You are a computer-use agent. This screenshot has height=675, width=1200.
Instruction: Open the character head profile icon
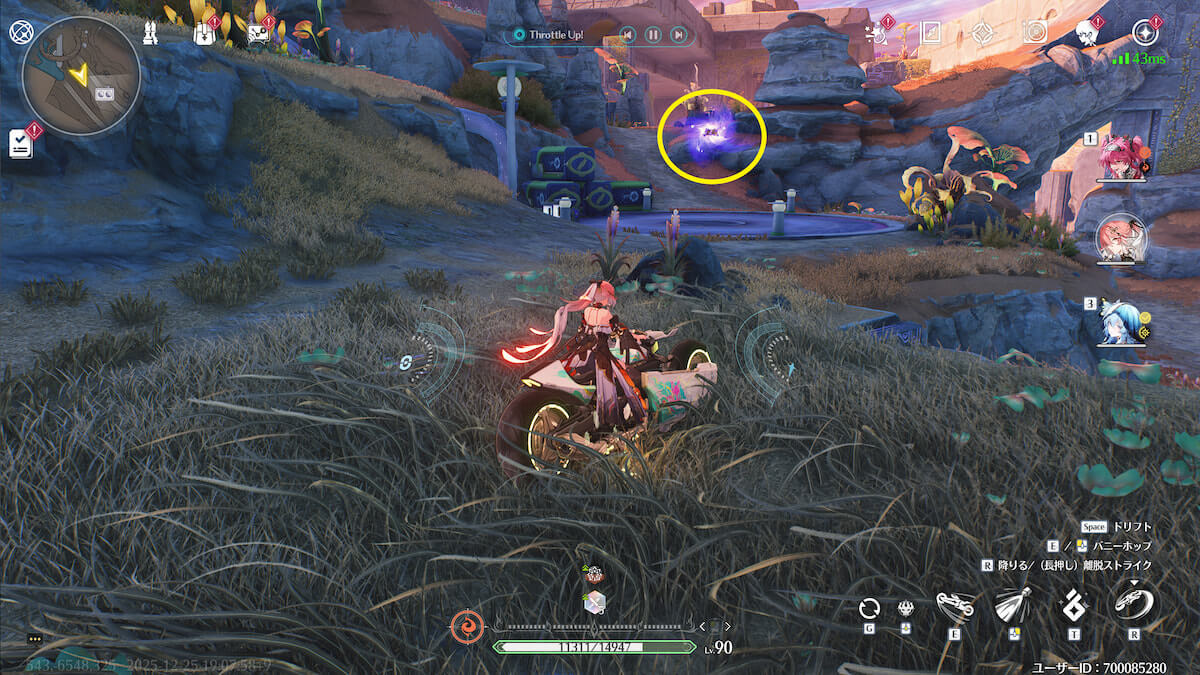tap(1088, 33)
